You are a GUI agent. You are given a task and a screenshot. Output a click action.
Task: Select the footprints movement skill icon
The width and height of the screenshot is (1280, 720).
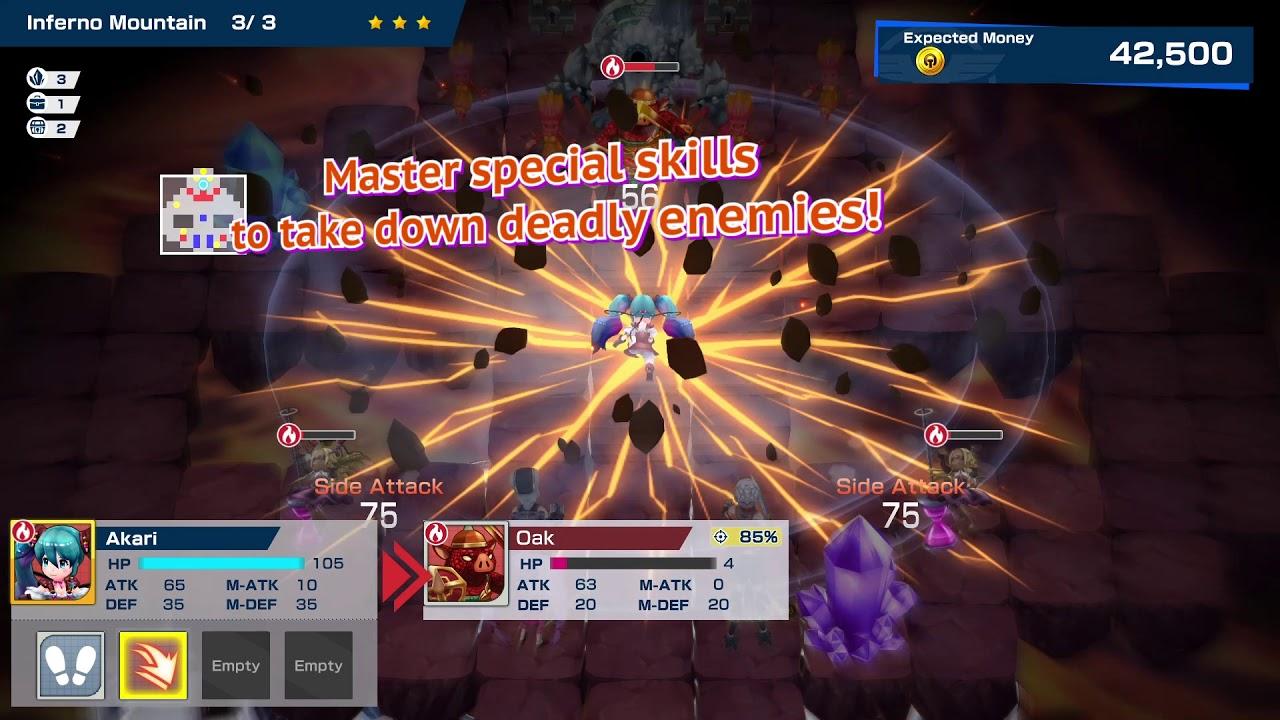(x=71, y=664)
